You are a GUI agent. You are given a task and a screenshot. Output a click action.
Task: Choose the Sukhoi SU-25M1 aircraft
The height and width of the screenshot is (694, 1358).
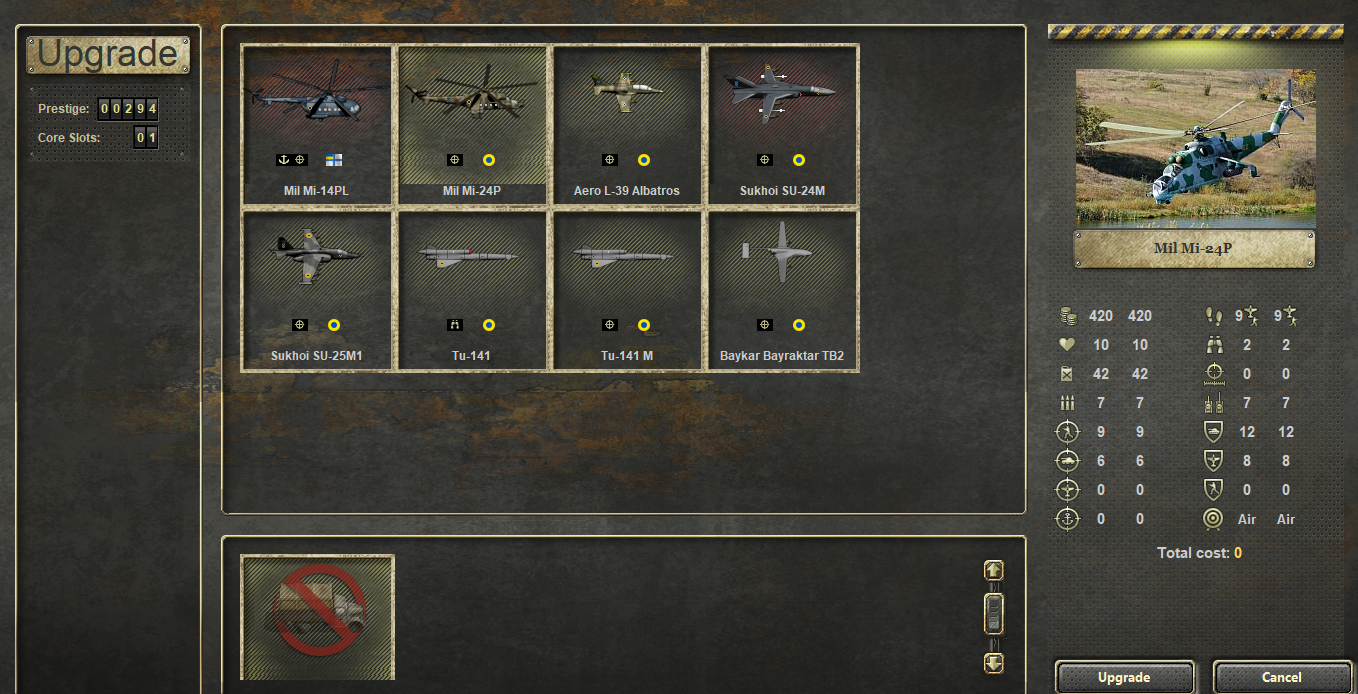(316, 290)
